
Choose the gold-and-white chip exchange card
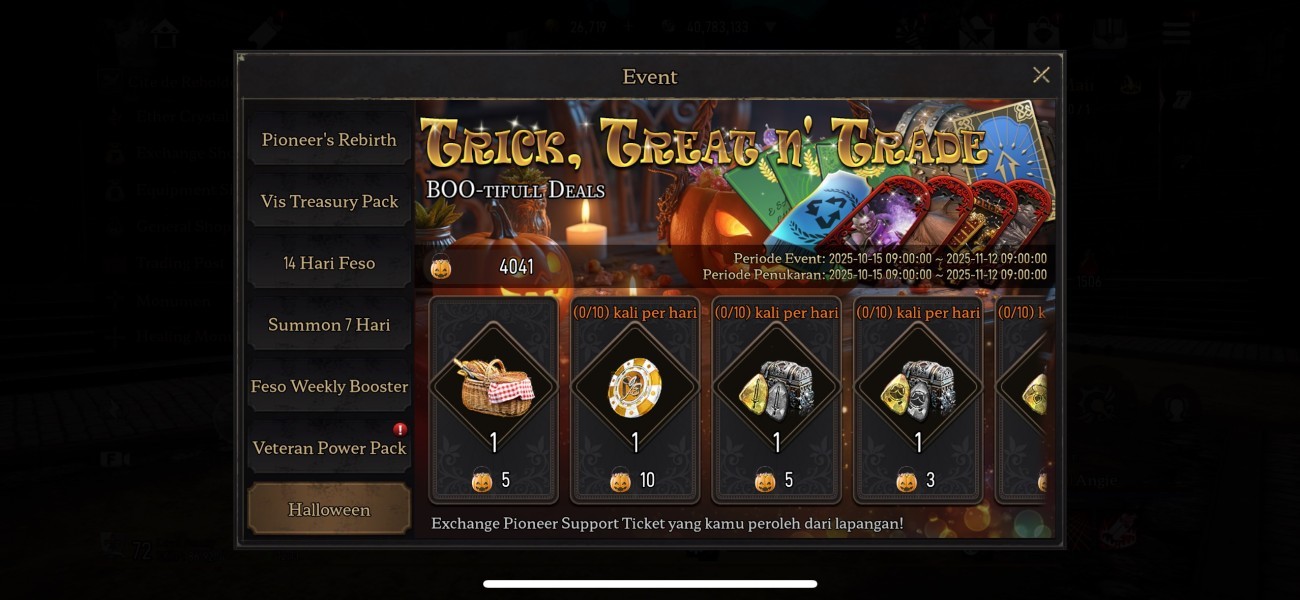pos(635,398)
